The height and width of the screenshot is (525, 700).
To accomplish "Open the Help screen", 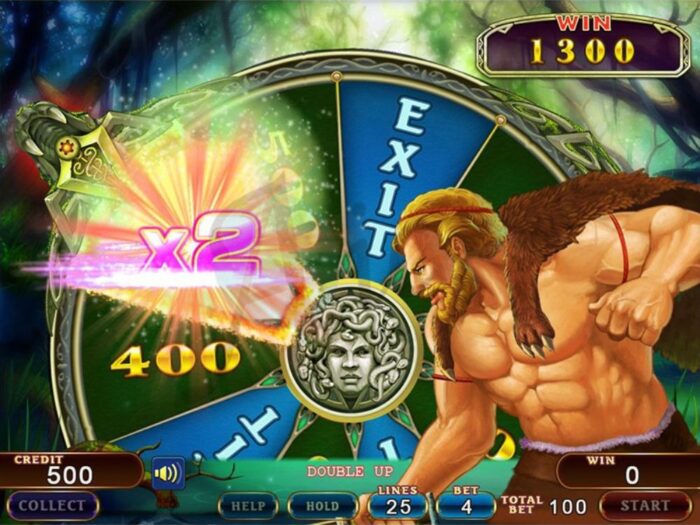I will pos(248,506).
